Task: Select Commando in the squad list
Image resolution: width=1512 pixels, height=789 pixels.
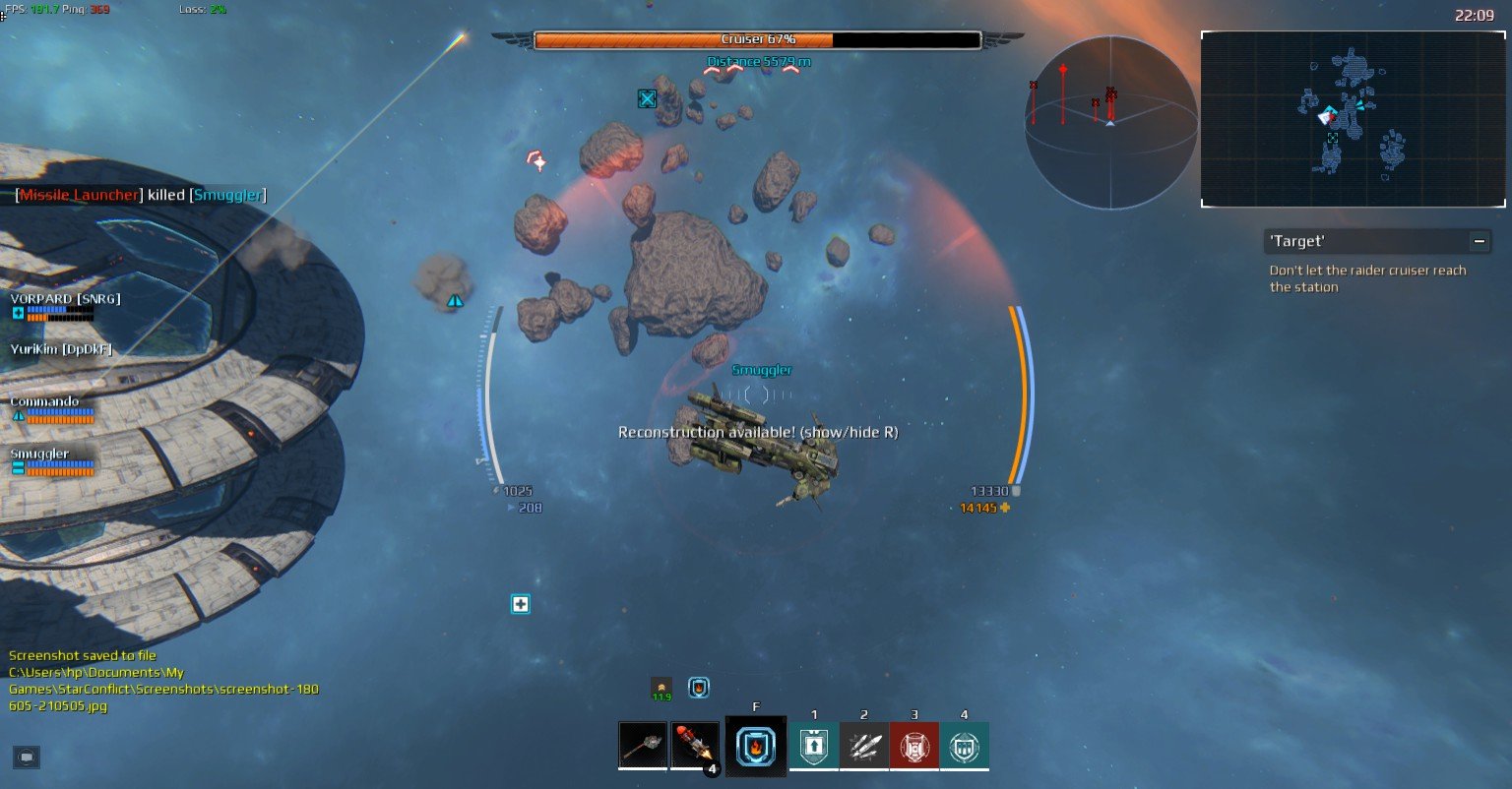Action: click(x=44, y=401)
